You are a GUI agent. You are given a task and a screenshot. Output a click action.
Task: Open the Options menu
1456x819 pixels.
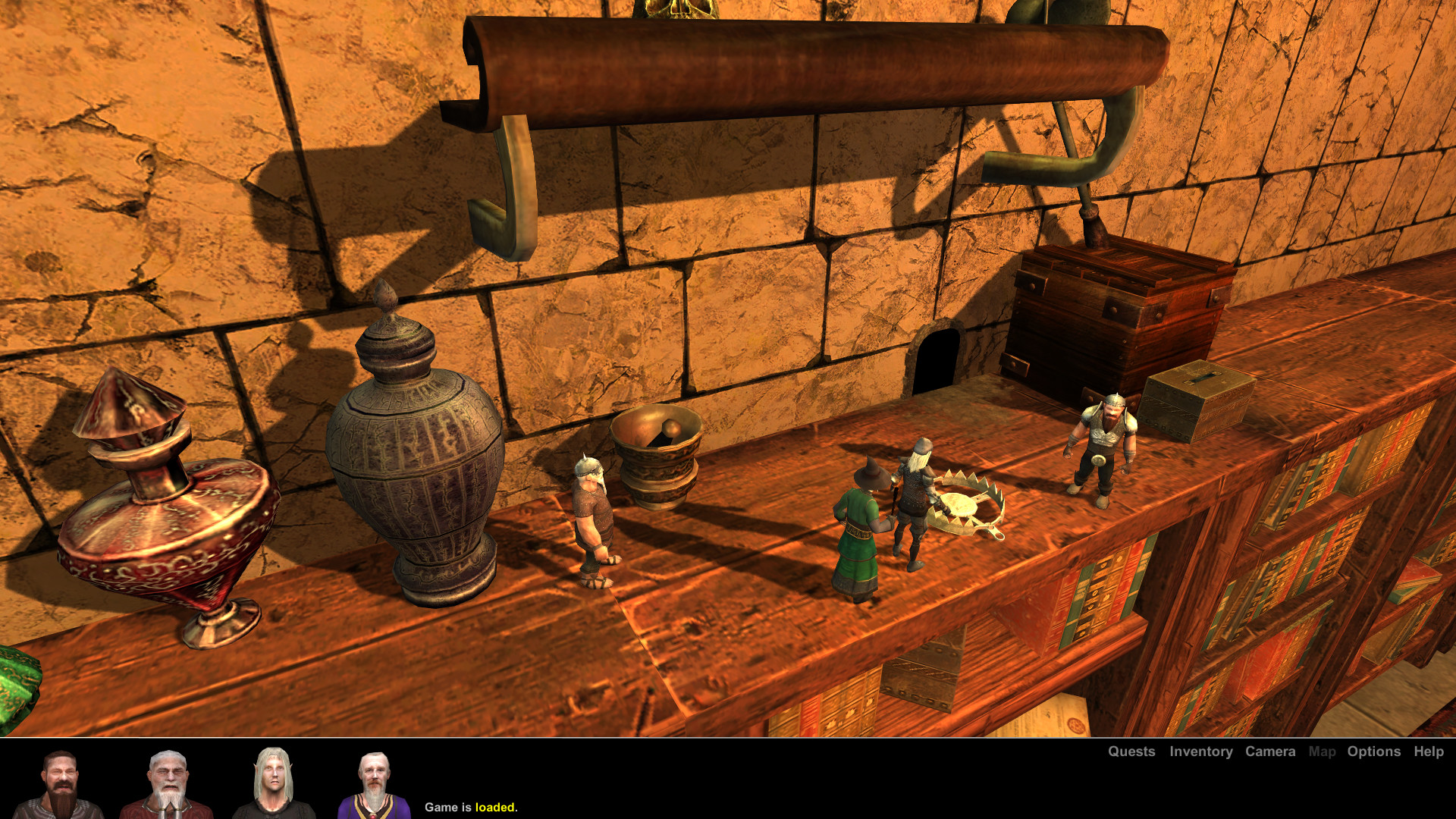pyautogui.click(x=1373, y=752)
